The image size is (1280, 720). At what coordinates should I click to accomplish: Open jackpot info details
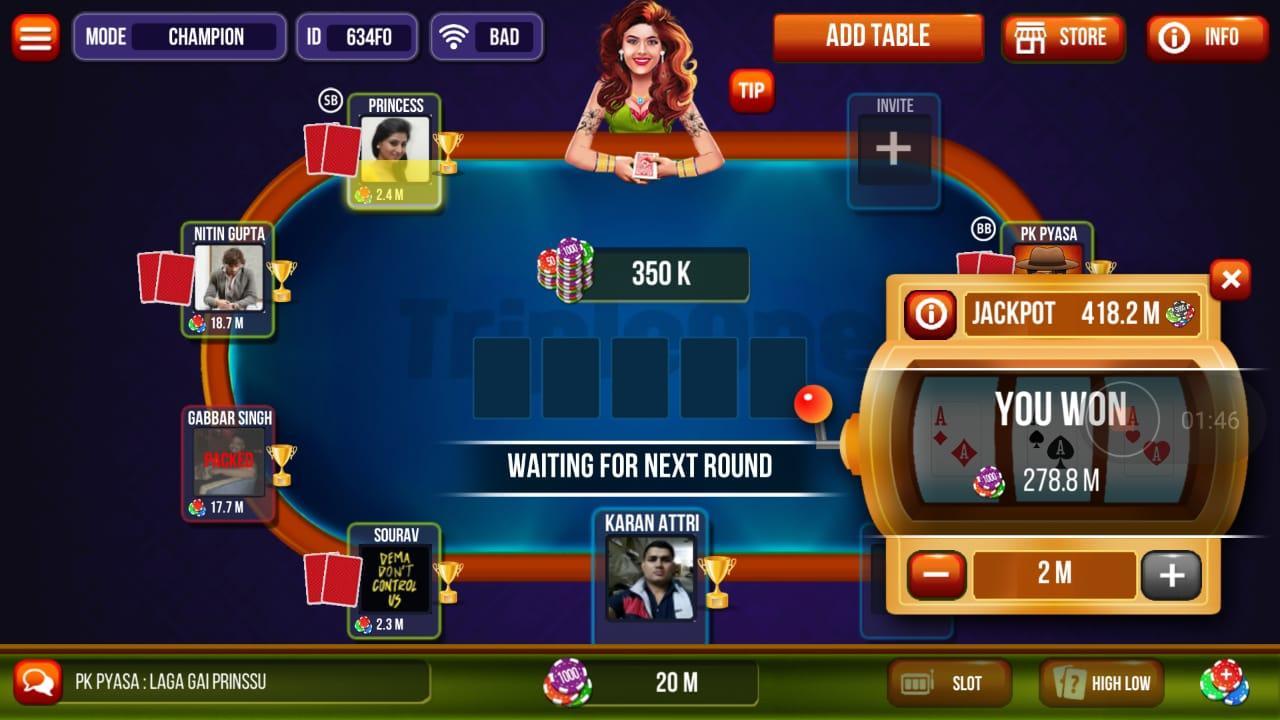(930, 314)
